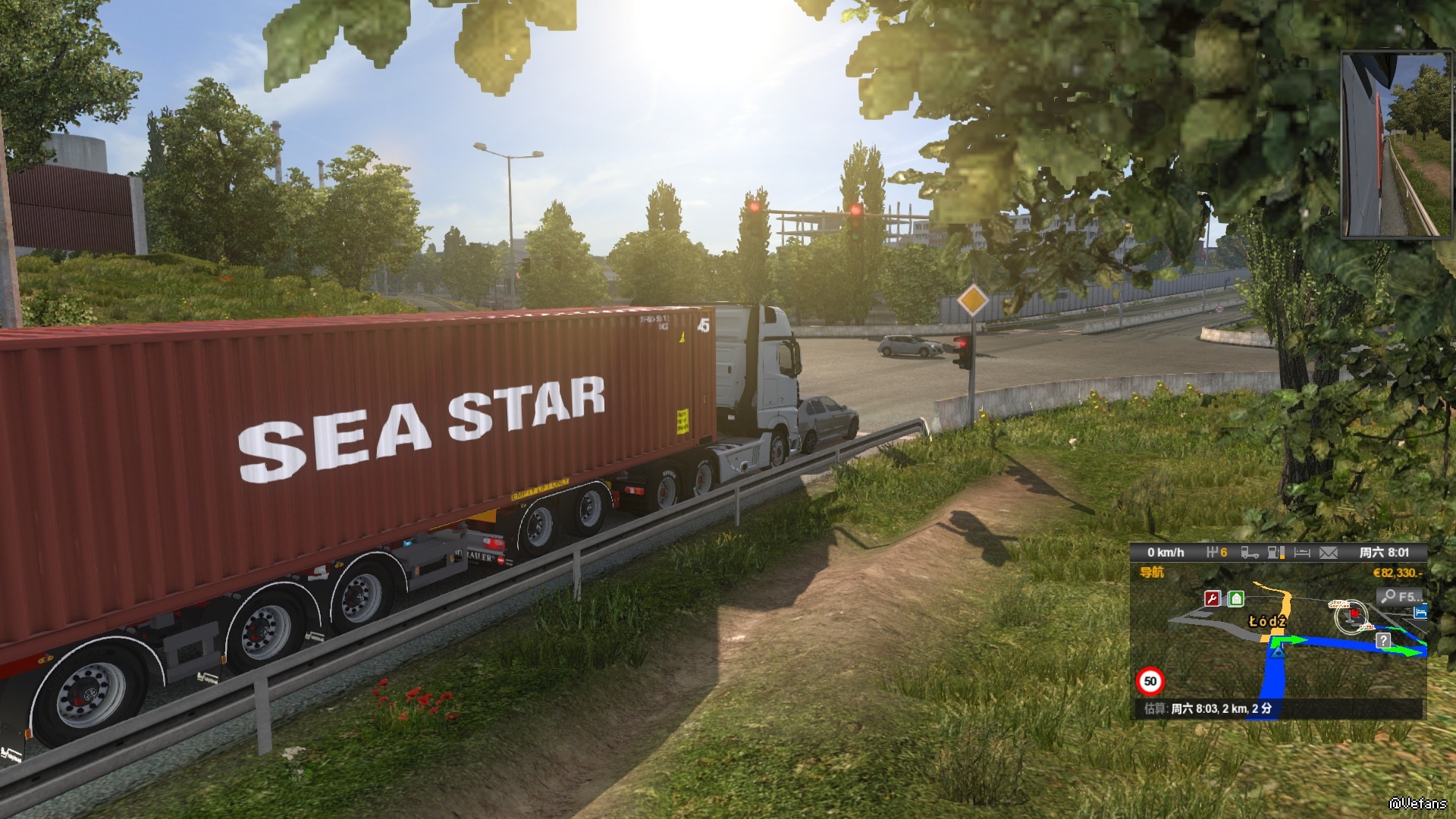Select the red wrench service marker
The image size is (1456, 819).
(x=1213, y=599)
